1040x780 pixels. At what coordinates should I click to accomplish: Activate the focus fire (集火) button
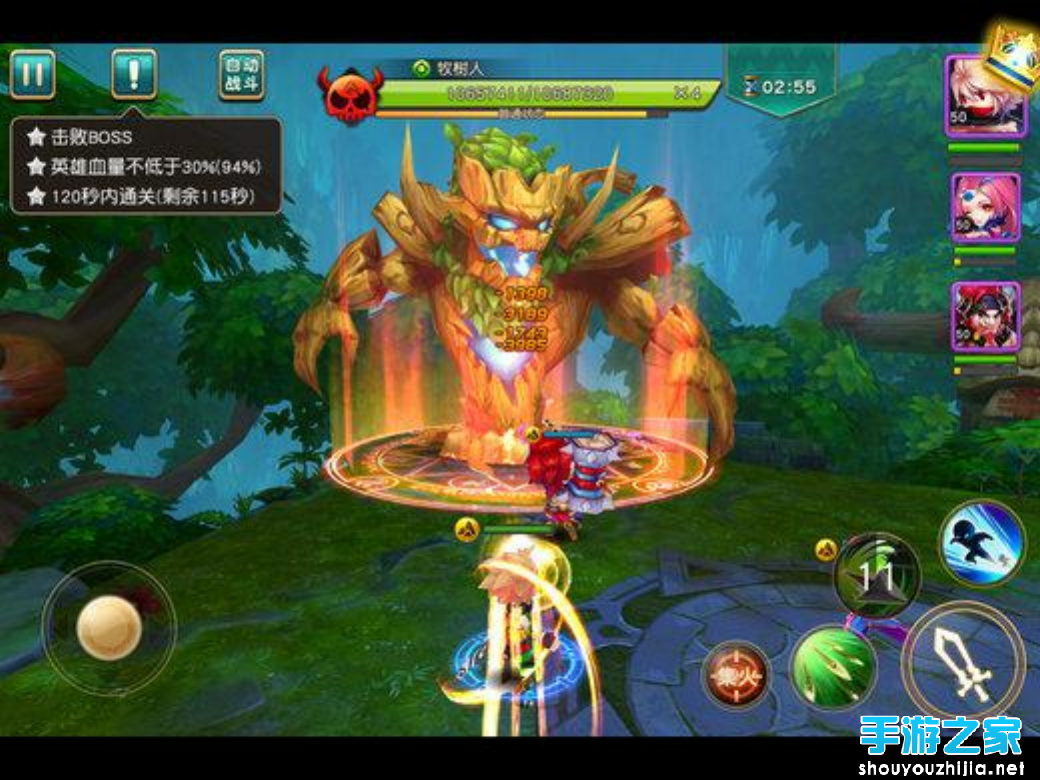pyautogui.click(x=735, y=674)
